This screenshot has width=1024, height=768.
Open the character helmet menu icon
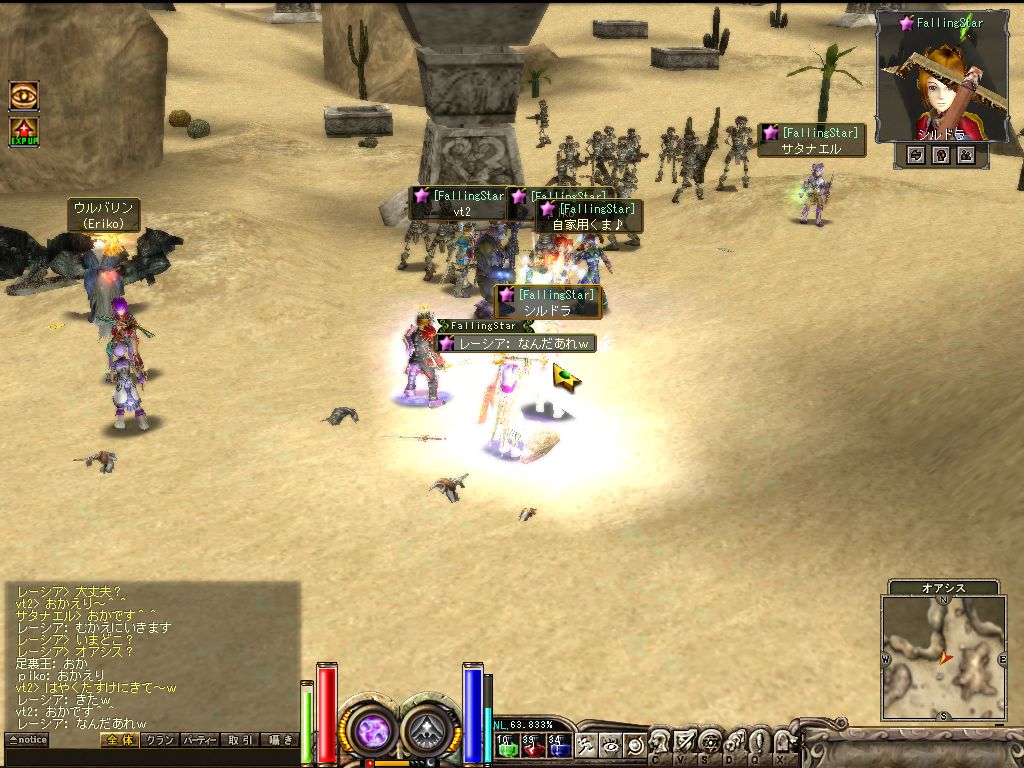pos(660,743)
